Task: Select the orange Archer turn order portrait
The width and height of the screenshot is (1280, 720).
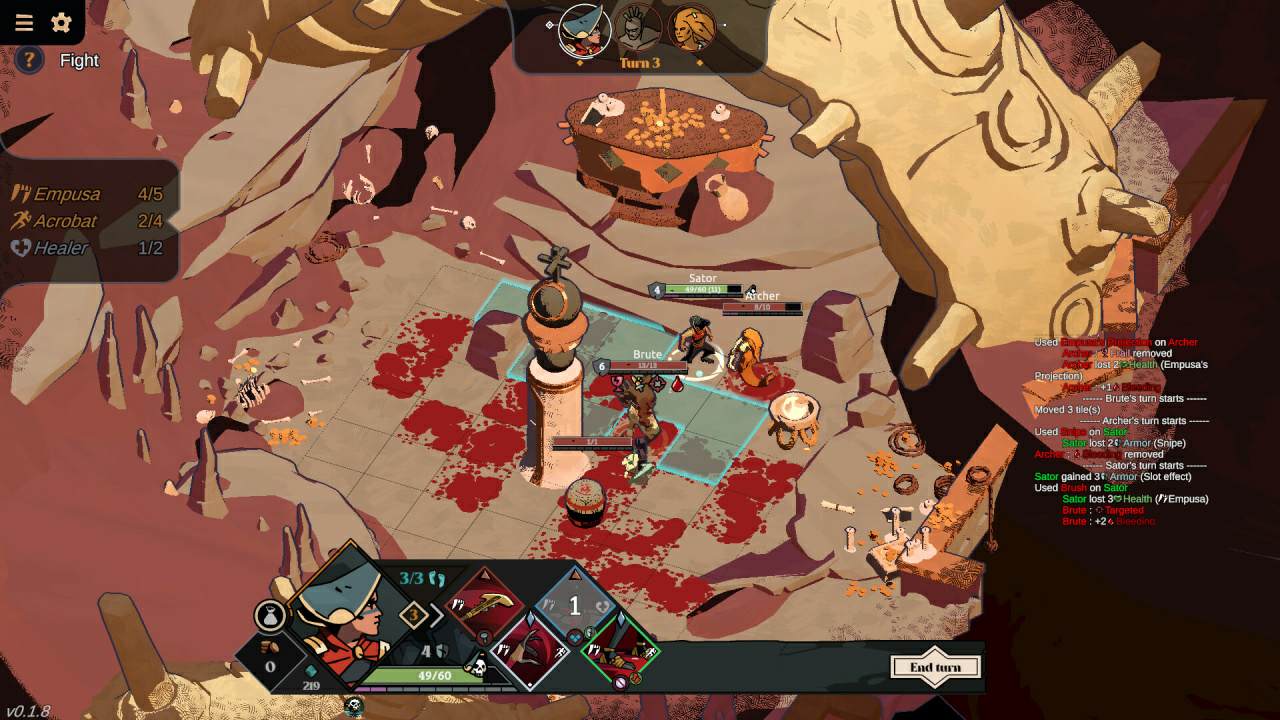Action: tap(690, 30)
